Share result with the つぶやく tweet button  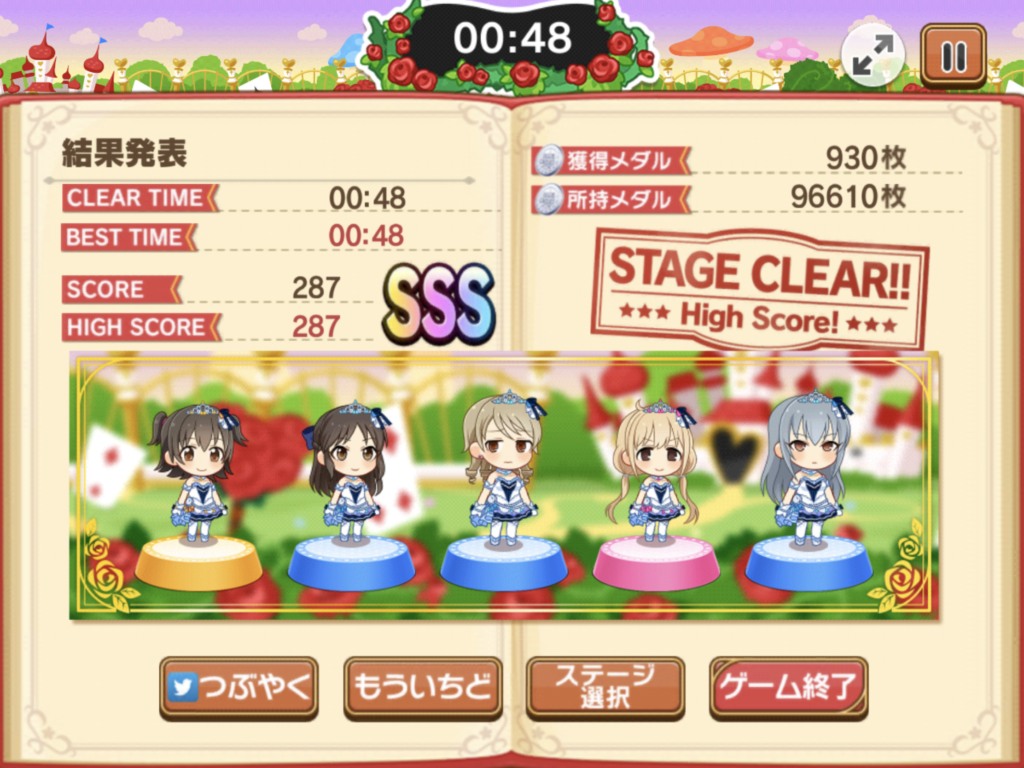click(x=239, y=687)
